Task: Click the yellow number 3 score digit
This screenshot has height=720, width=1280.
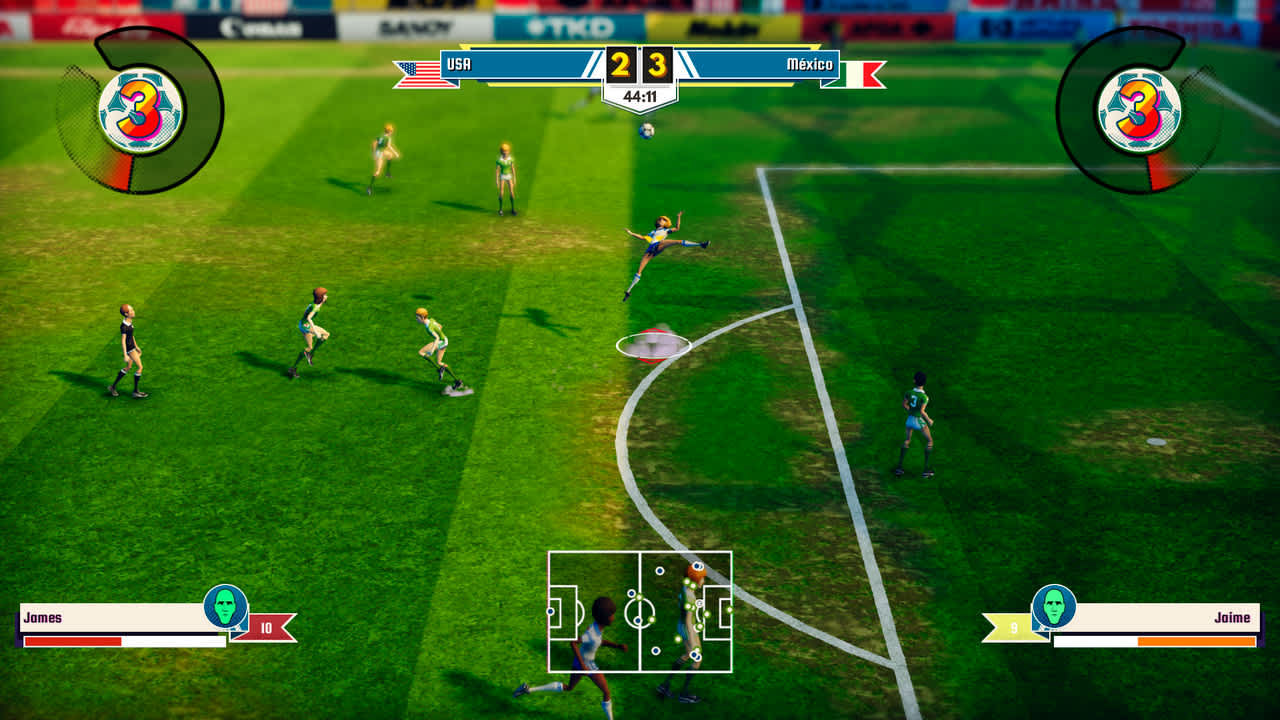Action: [x=655, y=66]
